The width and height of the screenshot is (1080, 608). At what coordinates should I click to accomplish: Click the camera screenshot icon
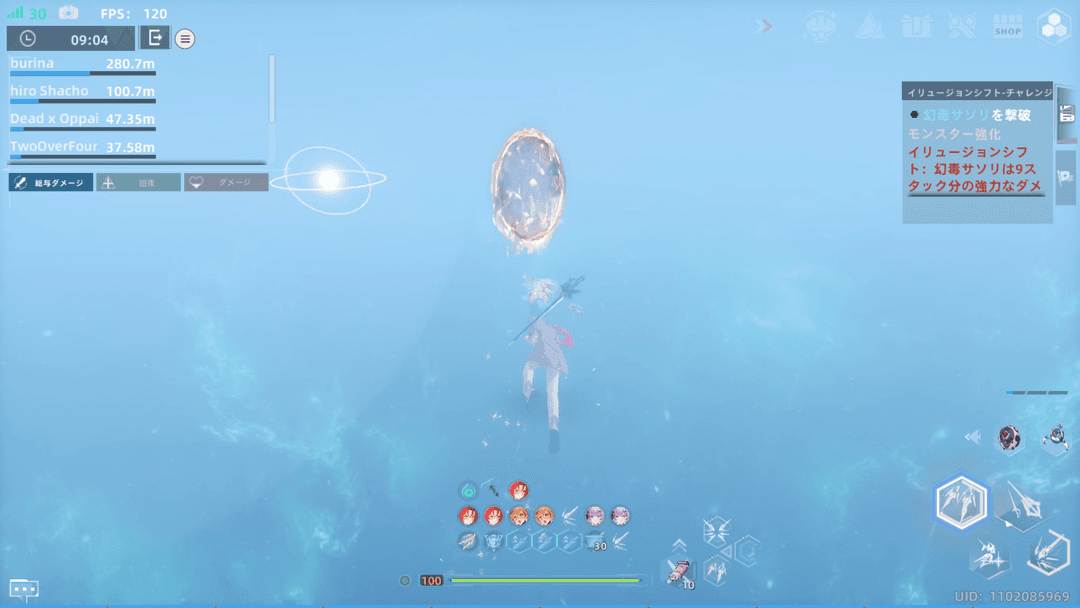(x=68, y=13)
